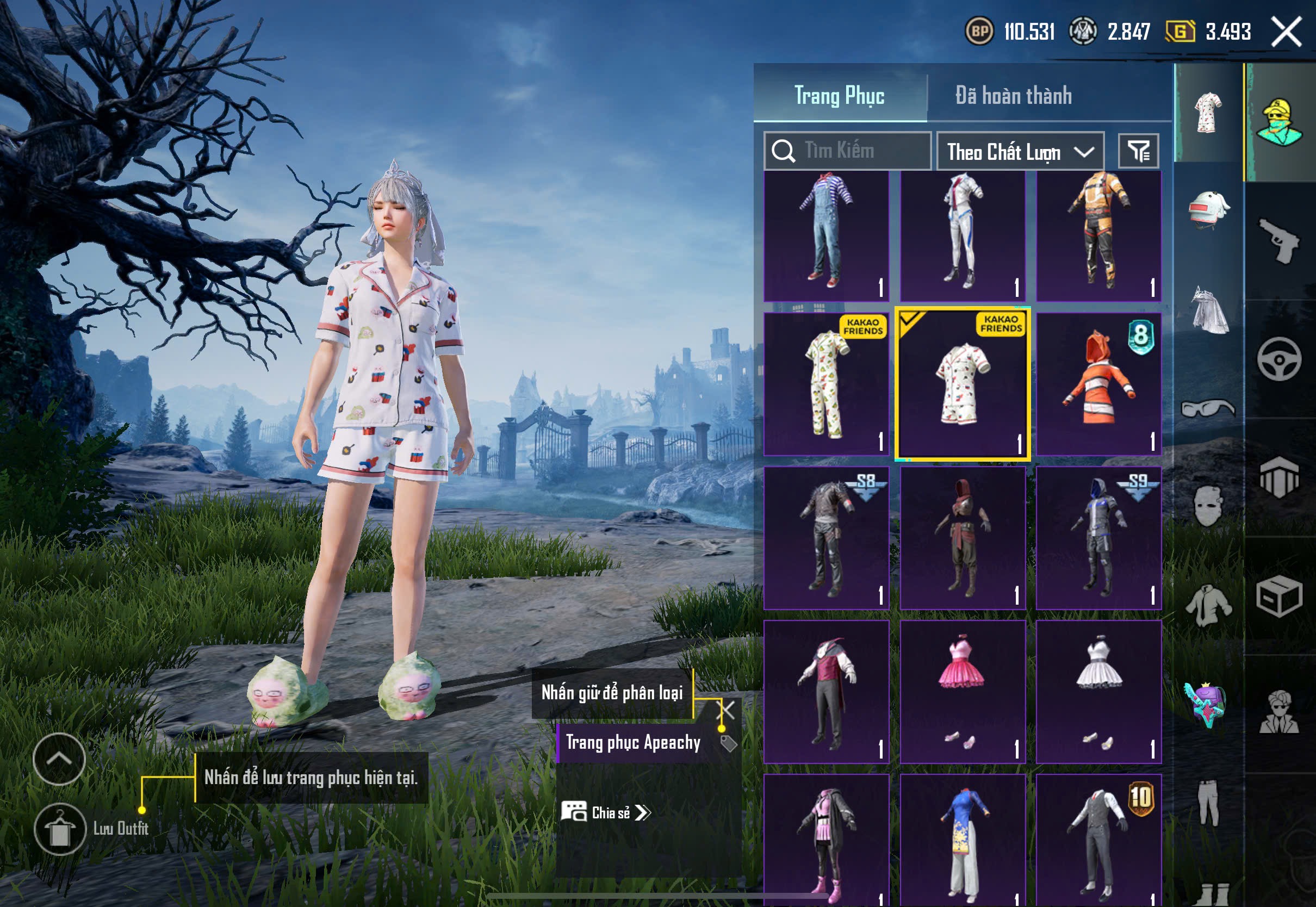Open the Theo Chất Lượng sort dropdown

(x=1020, y=152)
